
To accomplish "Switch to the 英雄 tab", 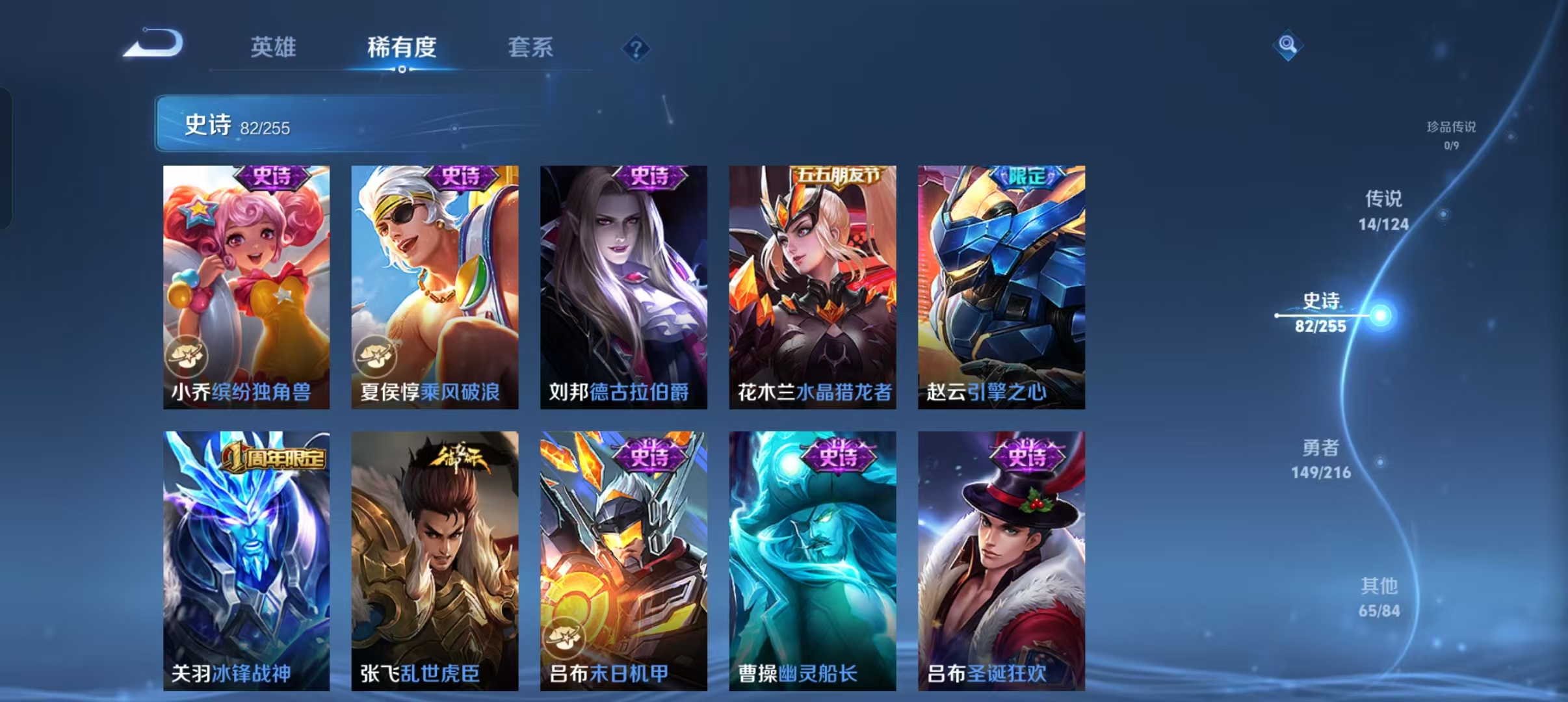I will coord(273,47).
